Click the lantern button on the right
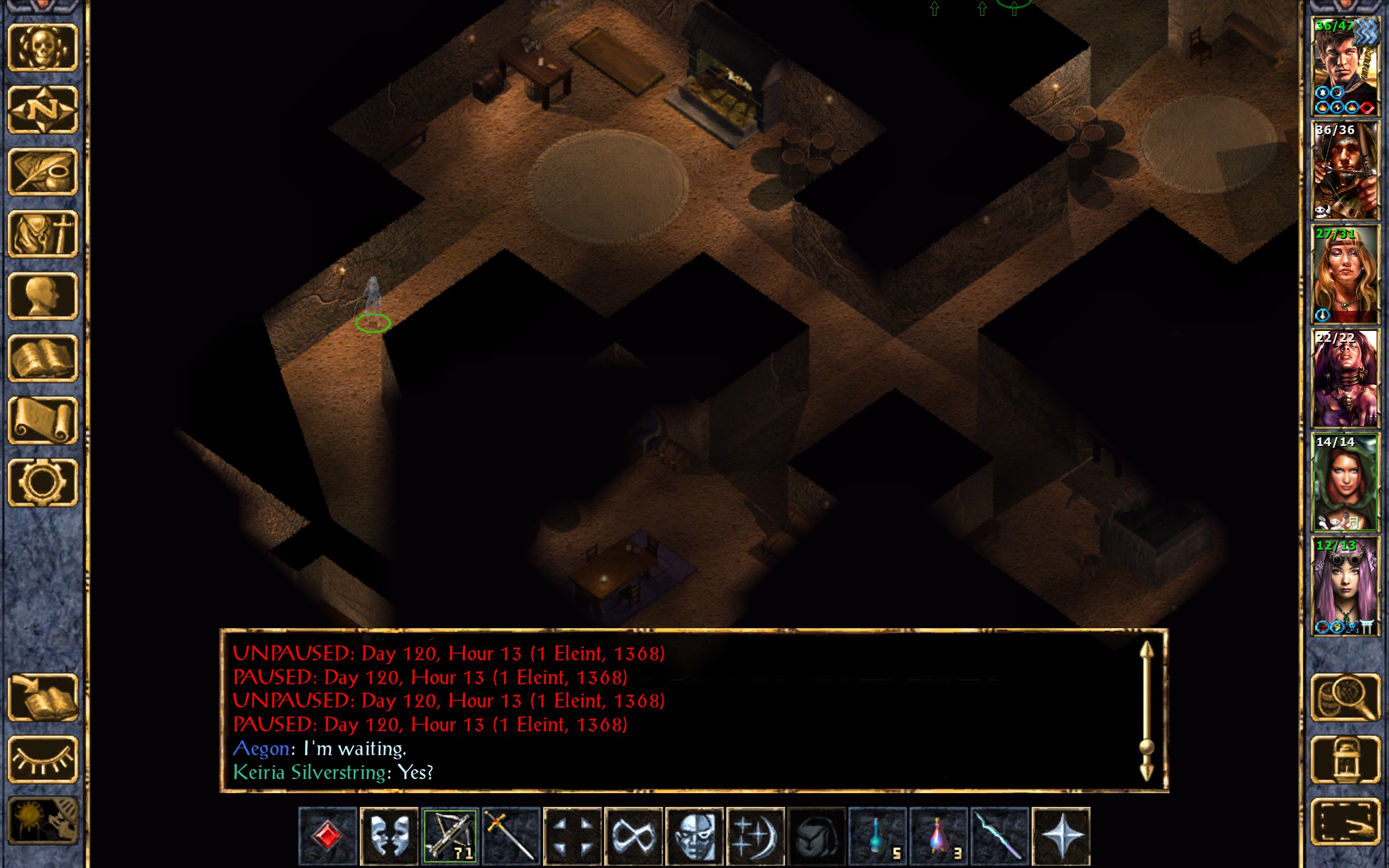The width and height of the screenshot is (1389, 868). [1346, 759]
